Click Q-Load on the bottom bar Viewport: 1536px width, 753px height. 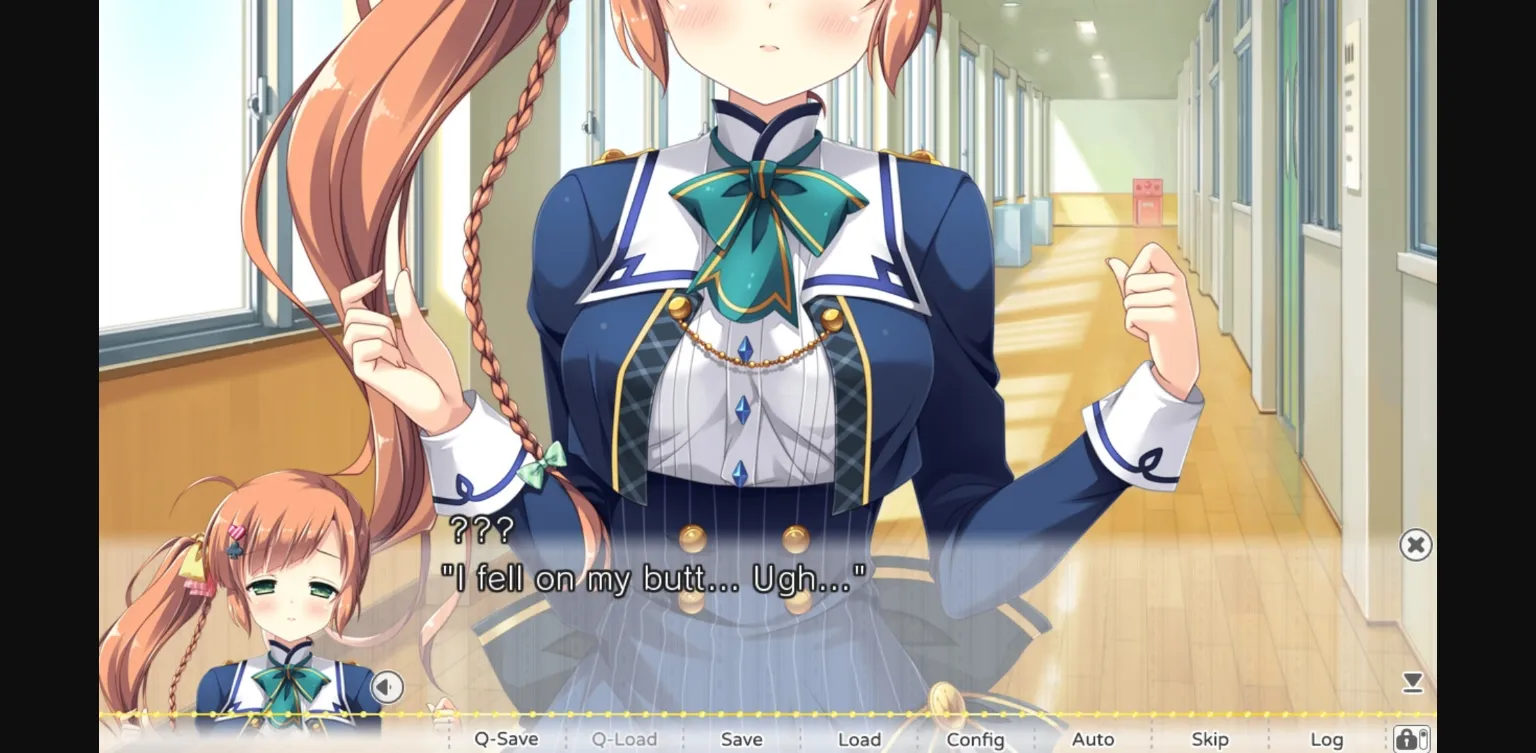pos(625,739)
